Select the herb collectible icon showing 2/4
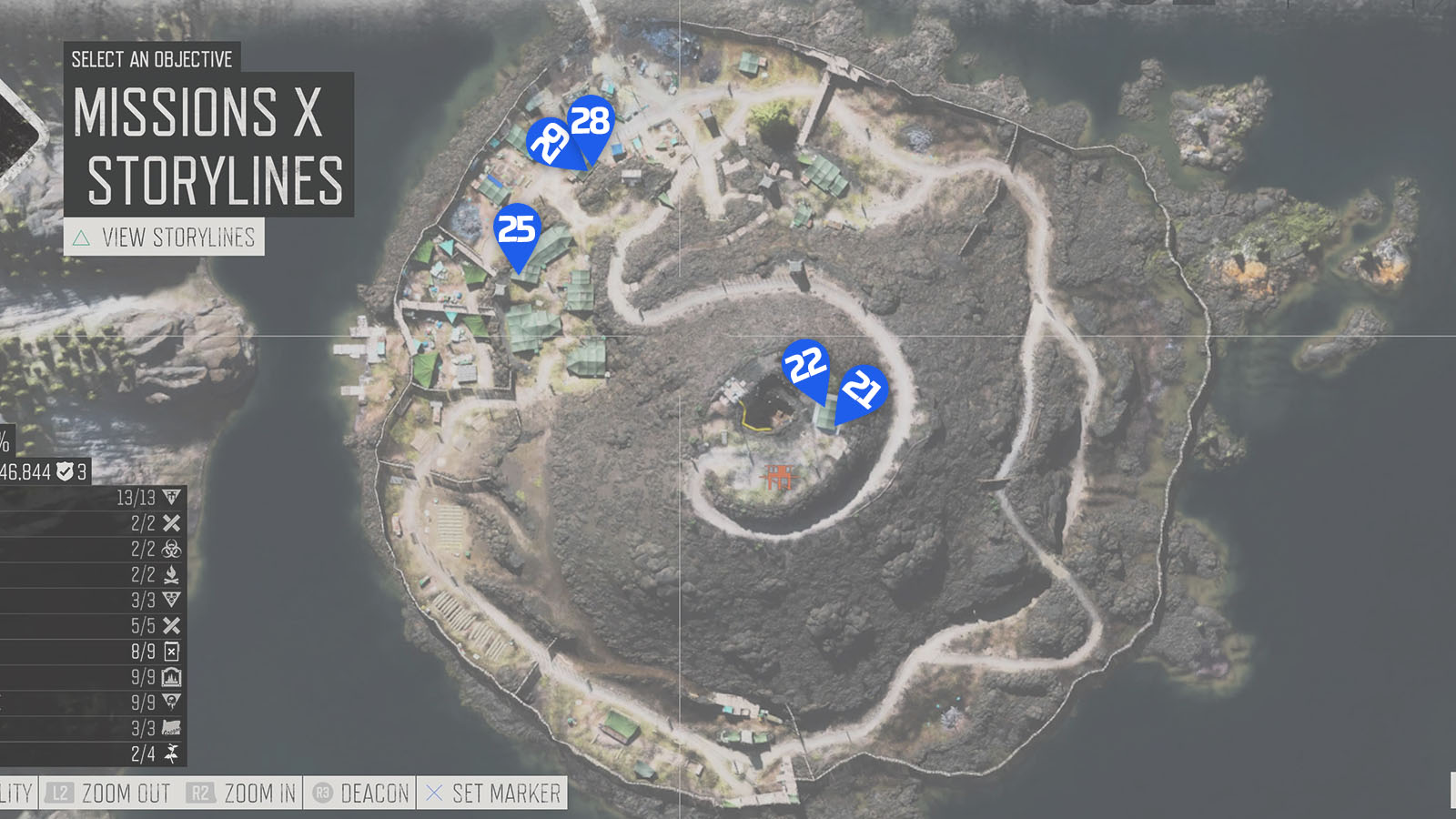Viewport: 1456px width, 819px height. [173, 752]
